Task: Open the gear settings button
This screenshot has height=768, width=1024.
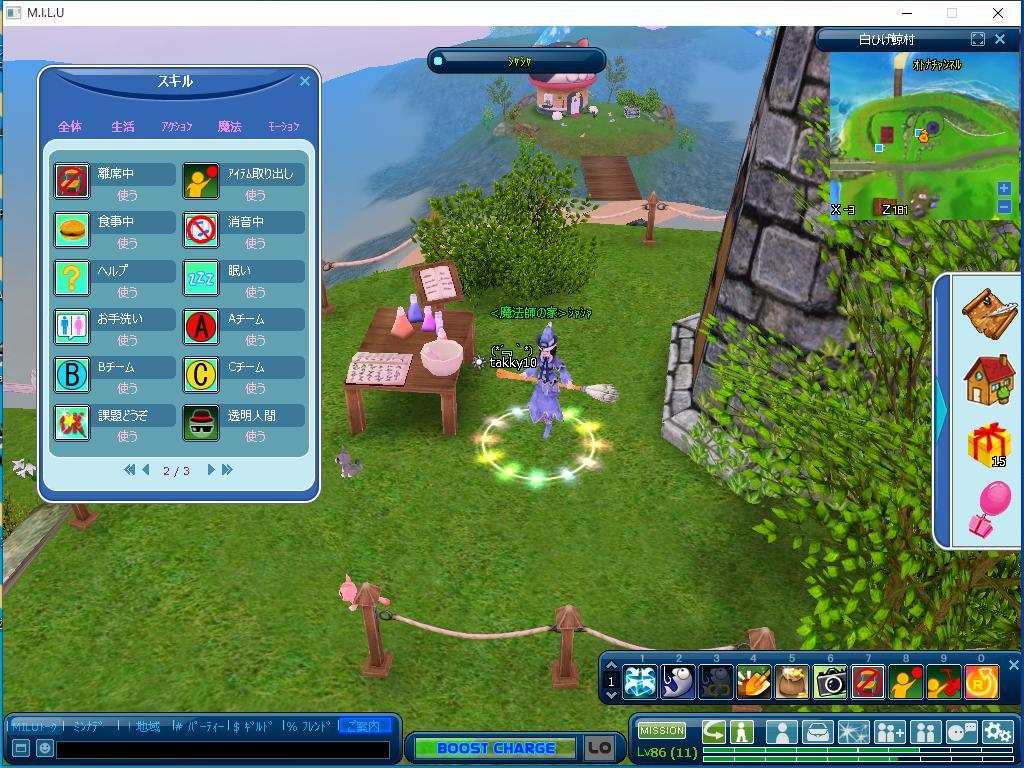Action: tap(997, 733)
